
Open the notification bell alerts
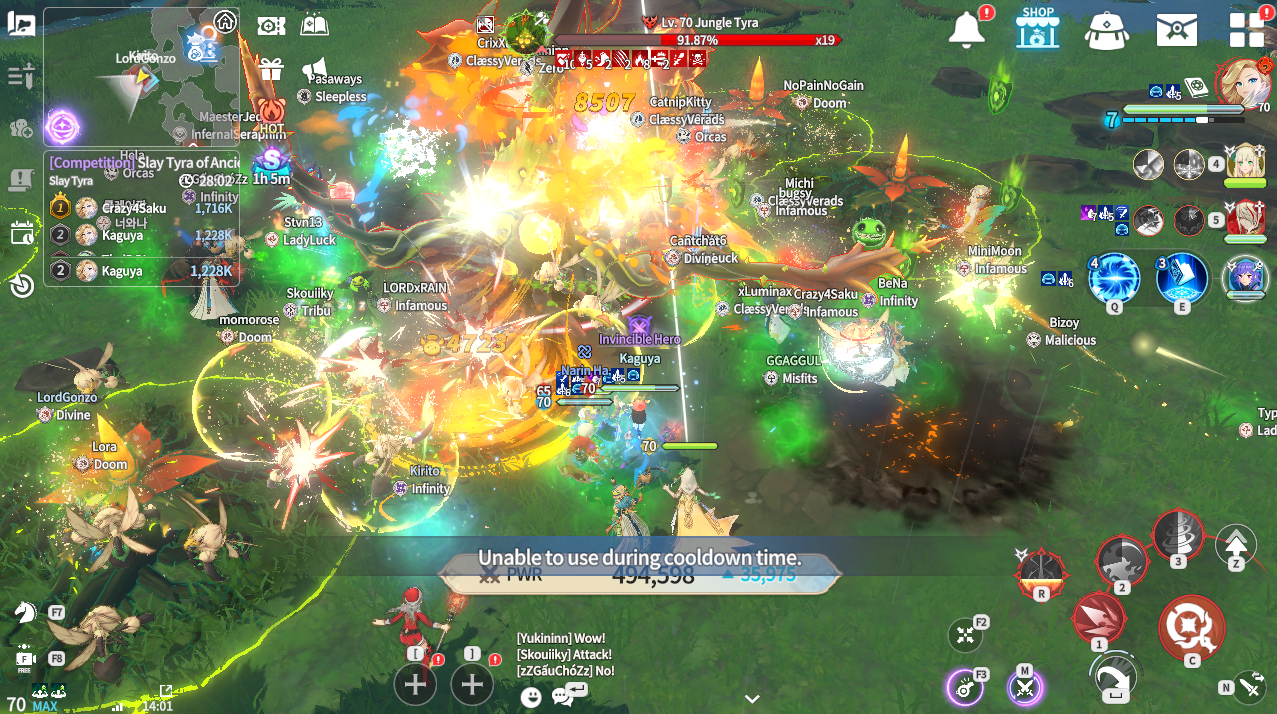click(967, 30)
